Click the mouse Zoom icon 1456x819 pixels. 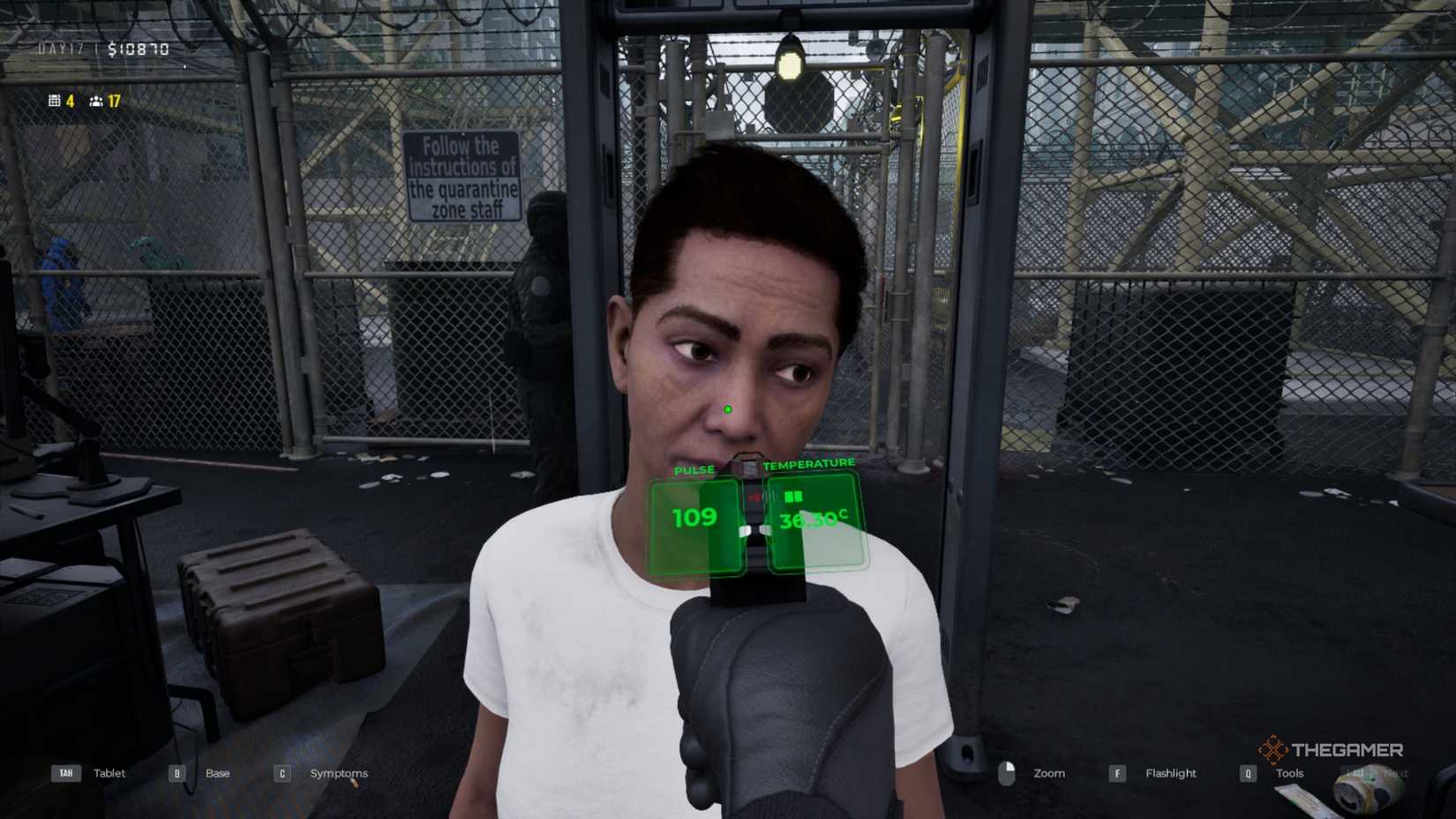[1007, 773]
